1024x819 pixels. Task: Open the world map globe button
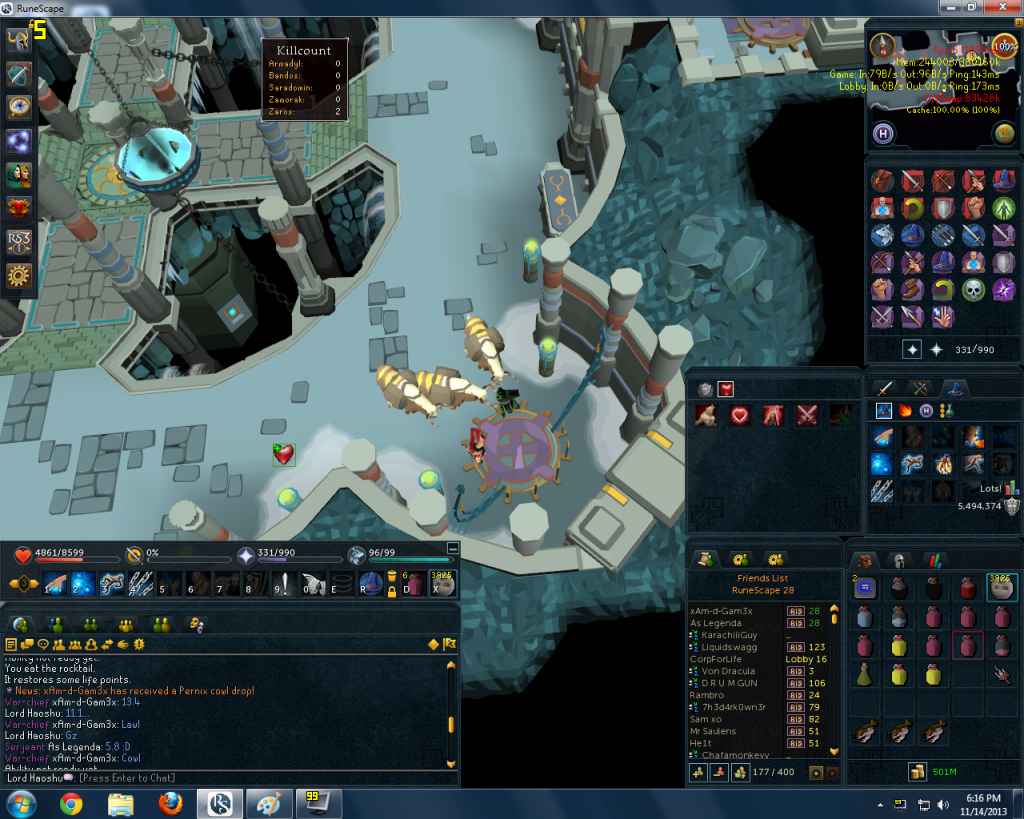[x=1005, y=133]
